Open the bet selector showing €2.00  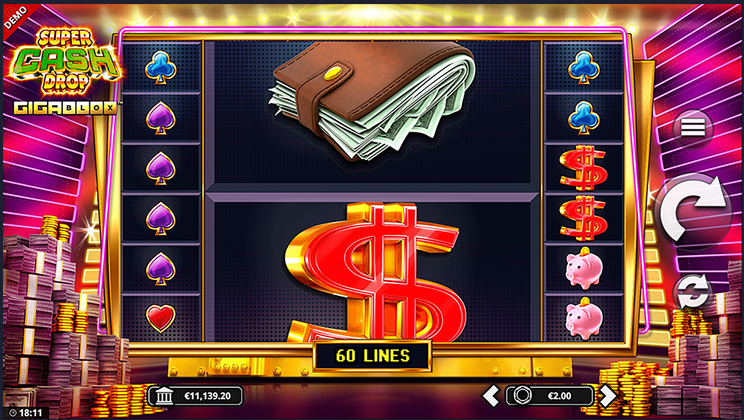(x=549, y=395)
